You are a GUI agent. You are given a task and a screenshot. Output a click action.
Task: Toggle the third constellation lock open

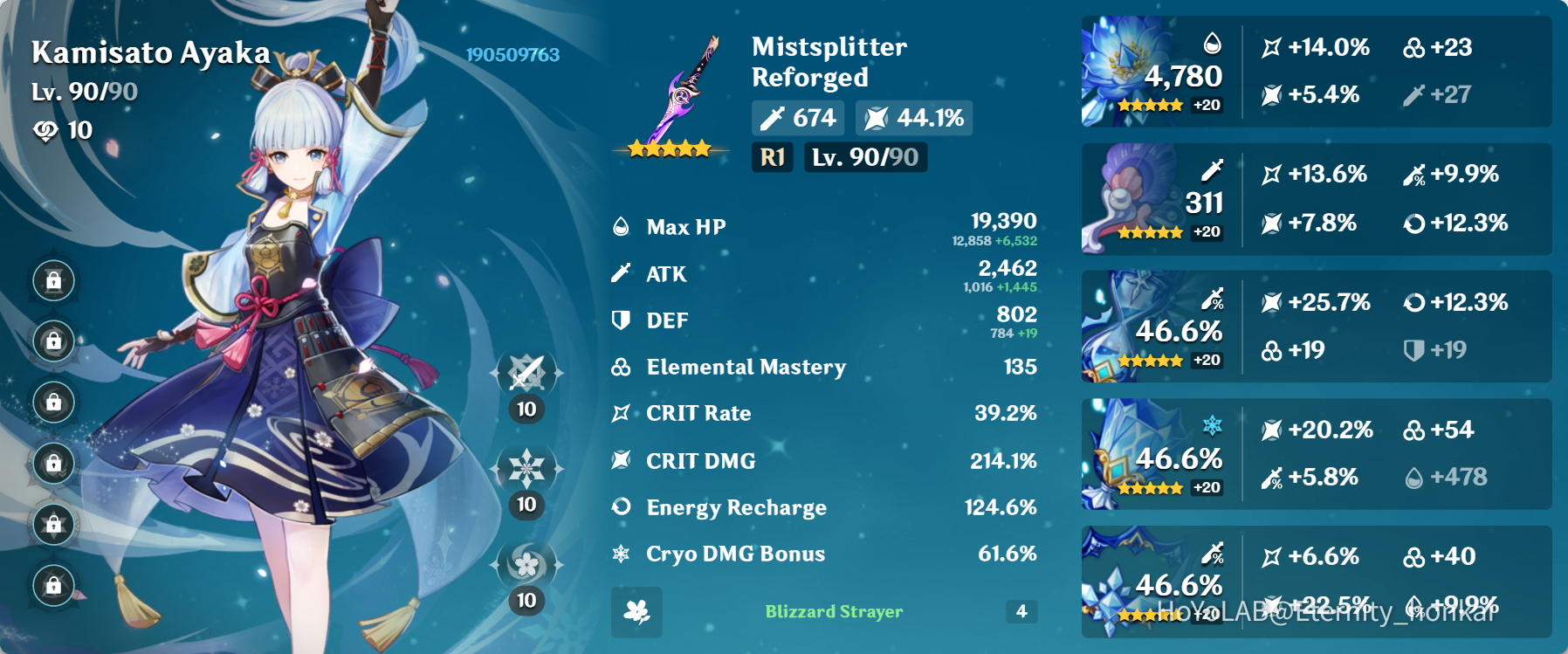(x=54, y=403)
